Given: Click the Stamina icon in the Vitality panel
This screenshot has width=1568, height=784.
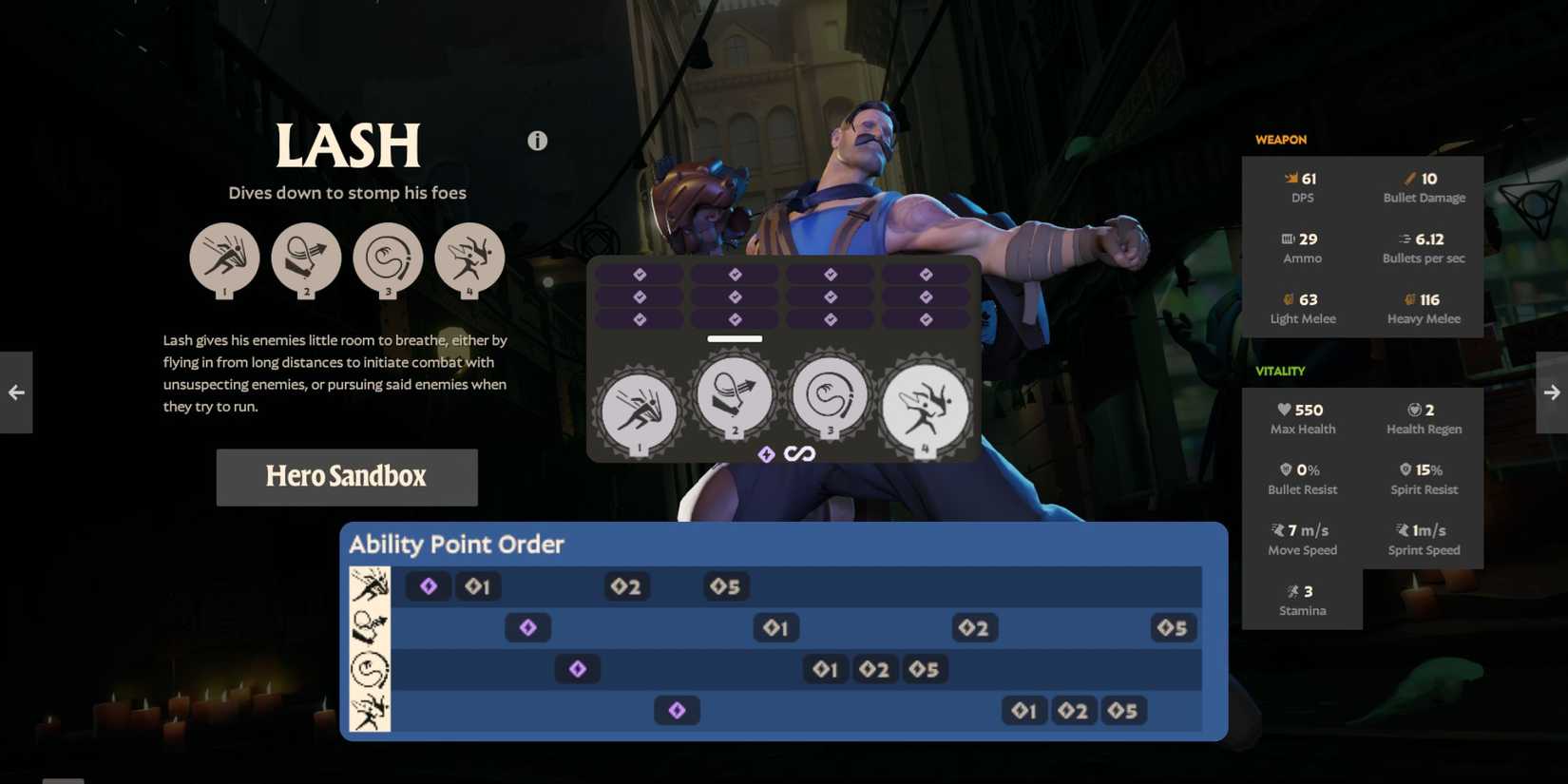Looking at the screenshot, I should (1292, 590).
